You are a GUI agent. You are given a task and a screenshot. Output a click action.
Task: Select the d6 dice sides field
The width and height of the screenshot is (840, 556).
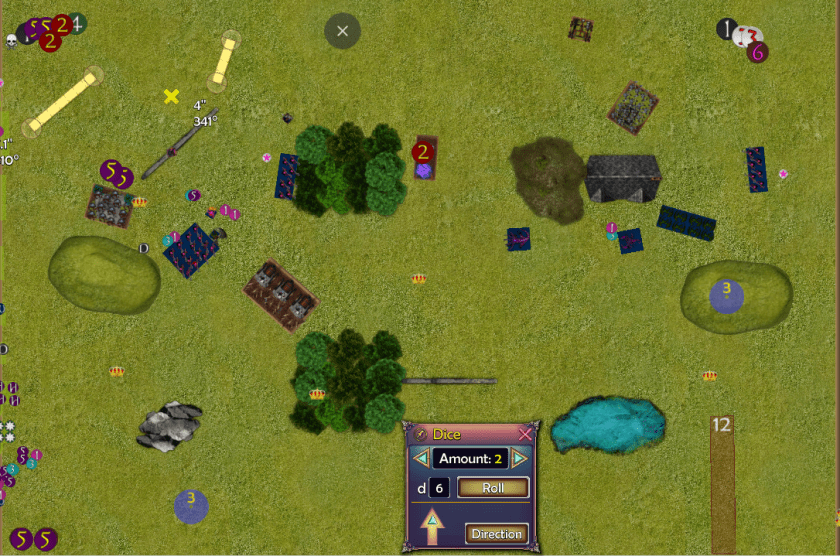coord(438,488)
